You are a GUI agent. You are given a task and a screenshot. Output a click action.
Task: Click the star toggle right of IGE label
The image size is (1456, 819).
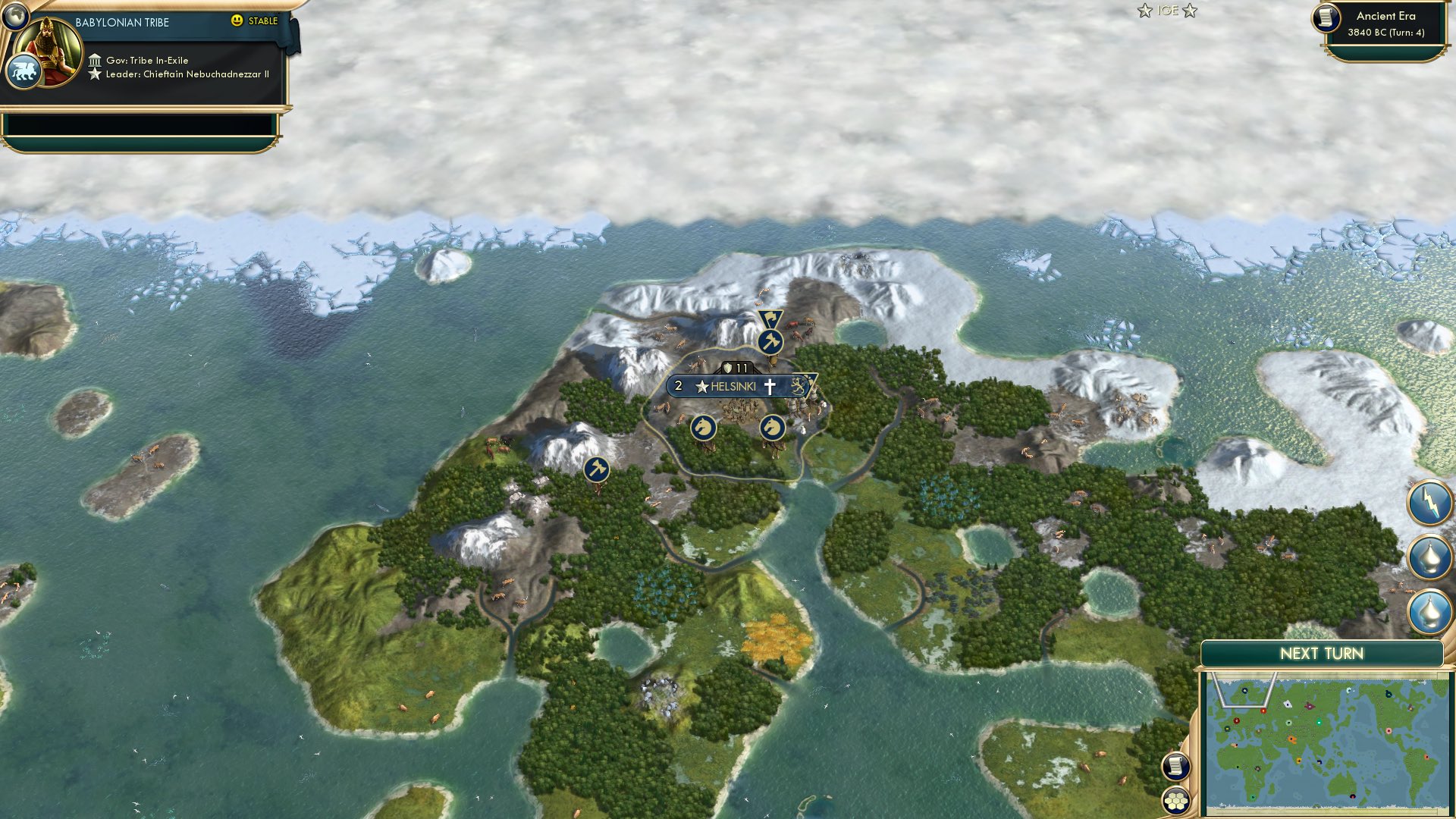click(1190, 11)
